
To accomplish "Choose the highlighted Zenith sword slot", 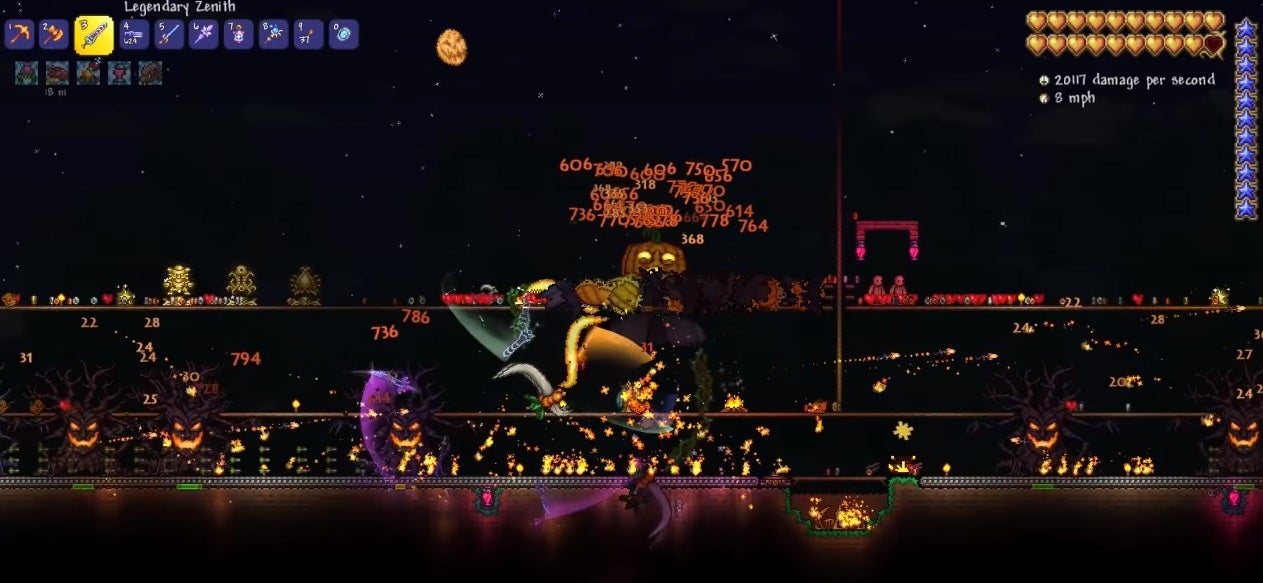I will (93, 35).
